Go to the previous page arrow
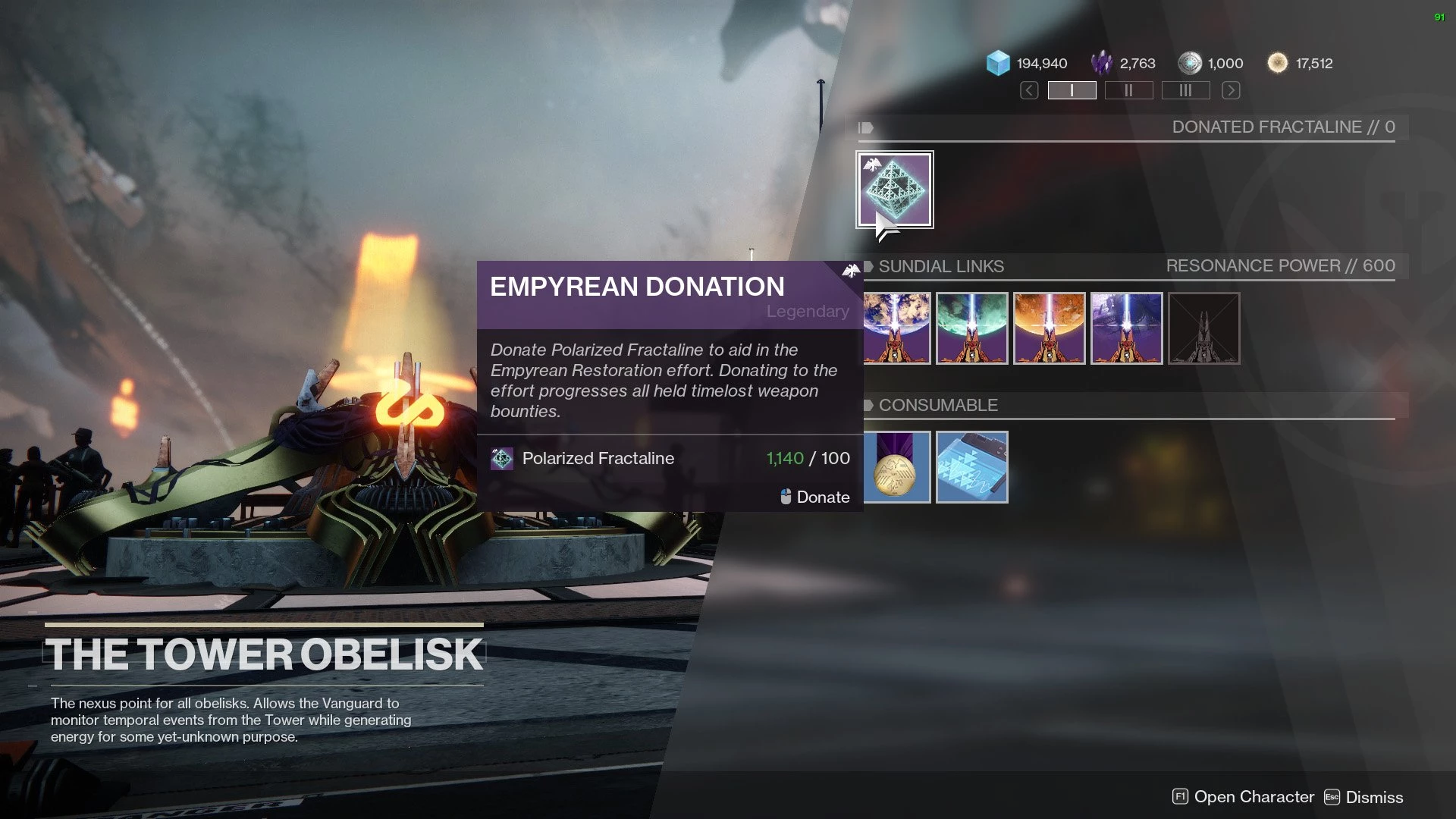 click(x=1029, y=91)
